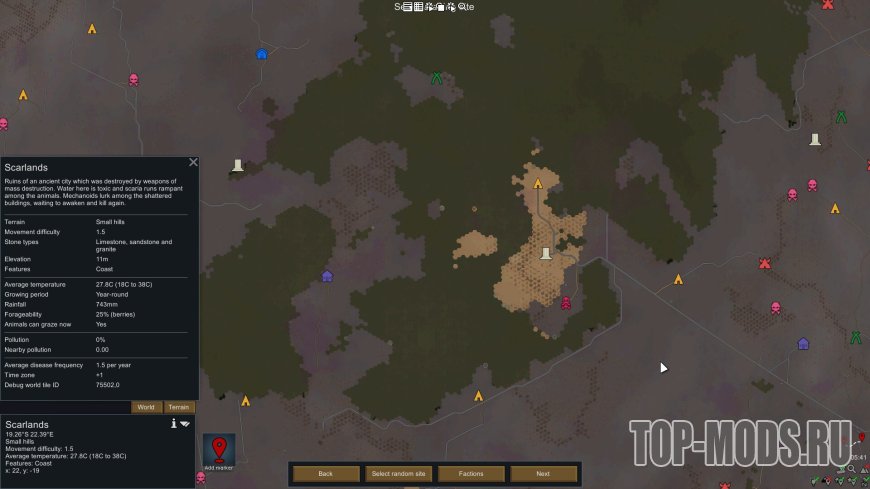Go back with the Back button

[x=325, y=474]
